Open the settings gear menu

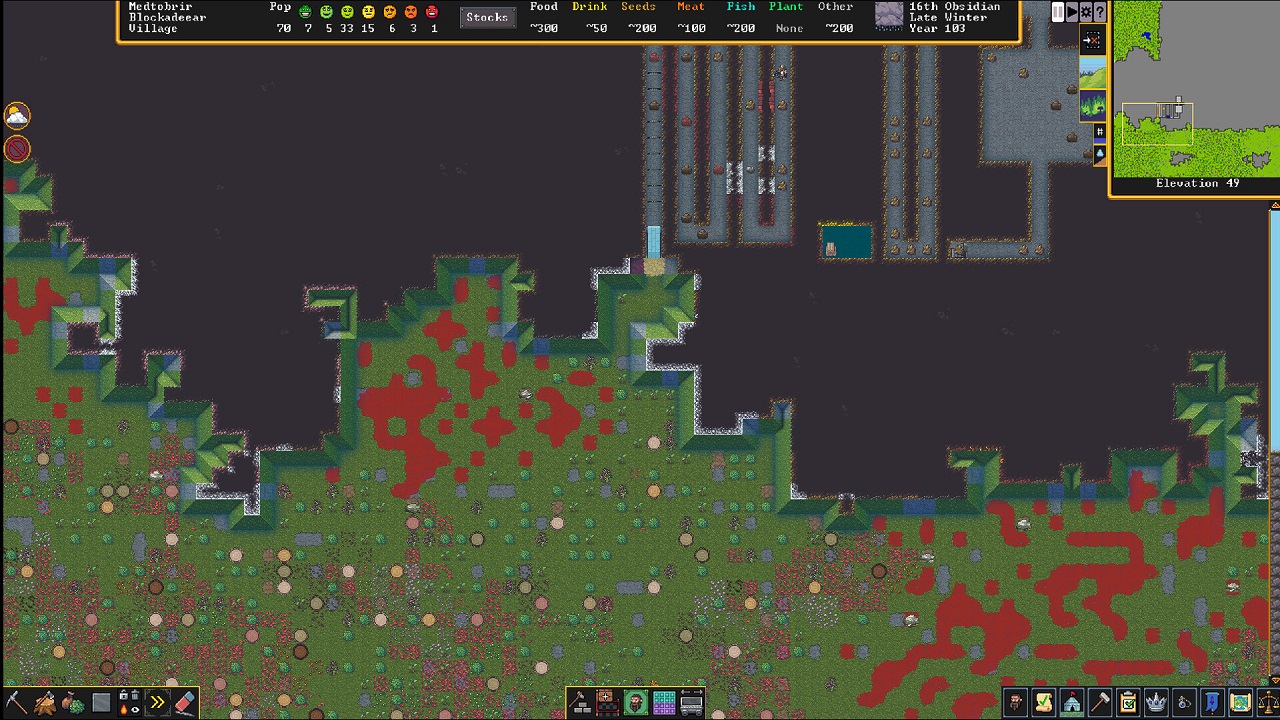[x=1085, y=12]
